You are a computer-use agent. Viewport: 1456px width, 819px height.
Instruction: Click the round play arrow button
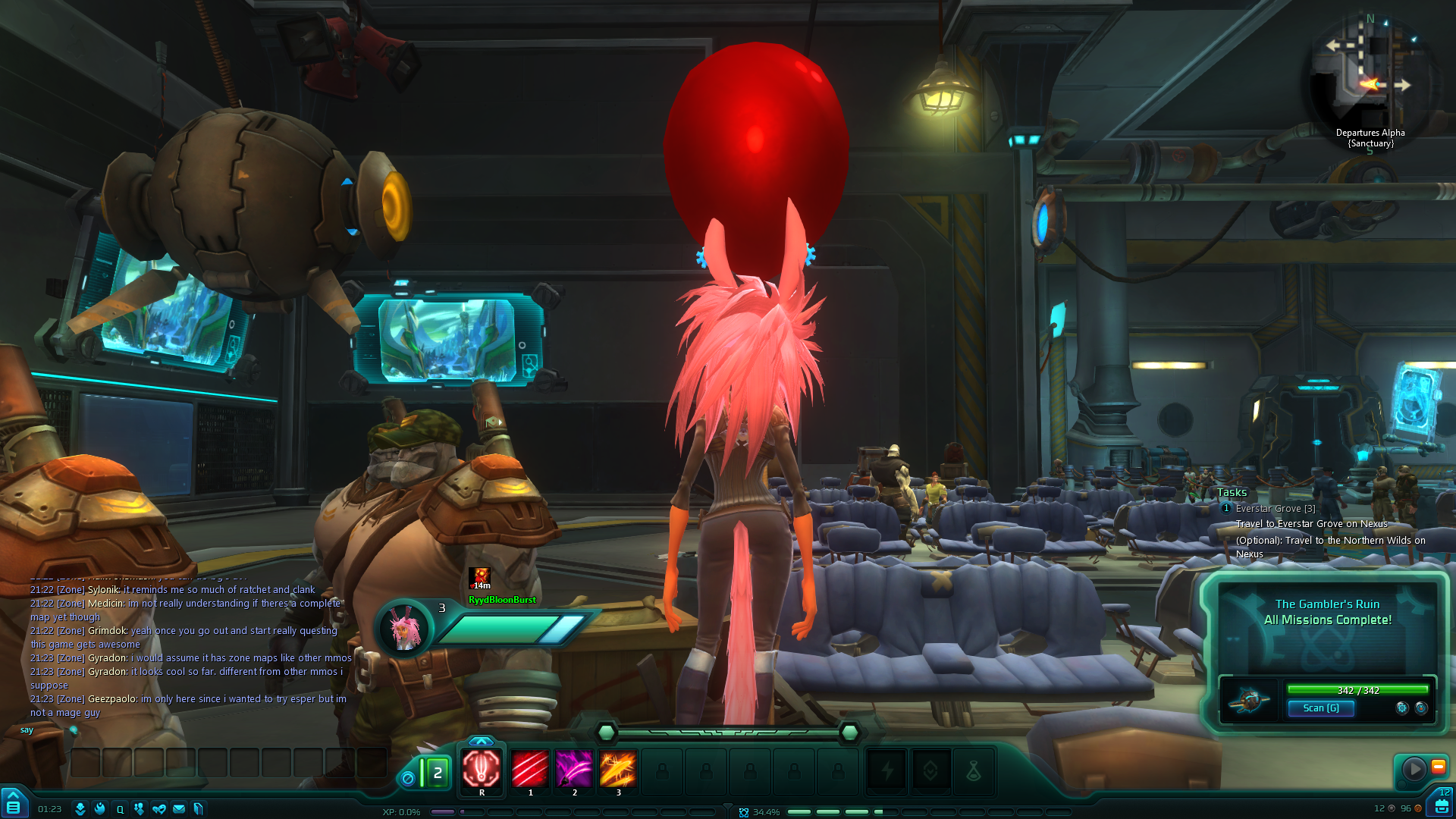(1414, 769)
